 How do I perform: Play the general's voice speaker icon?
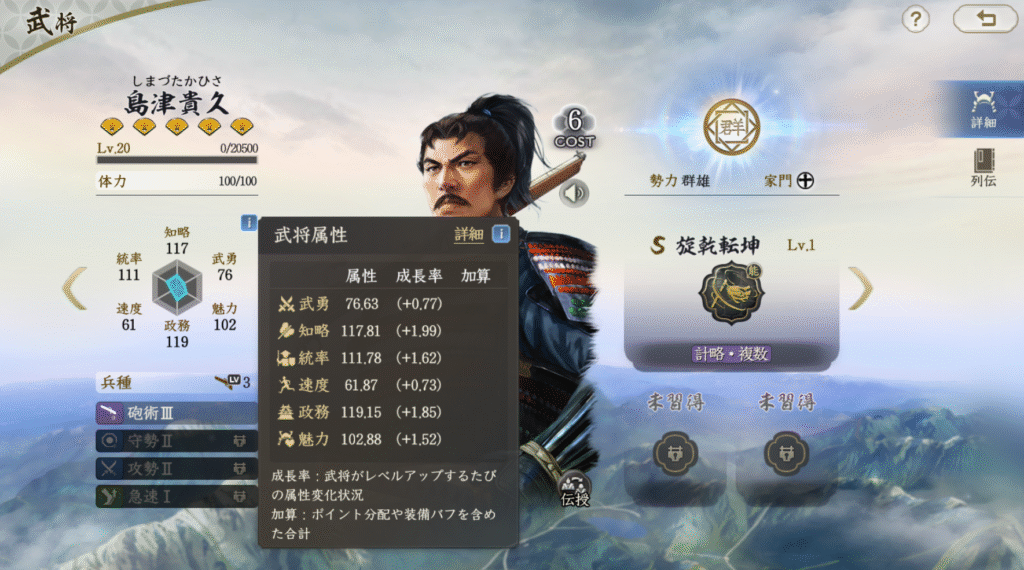(x=574, y=193)
